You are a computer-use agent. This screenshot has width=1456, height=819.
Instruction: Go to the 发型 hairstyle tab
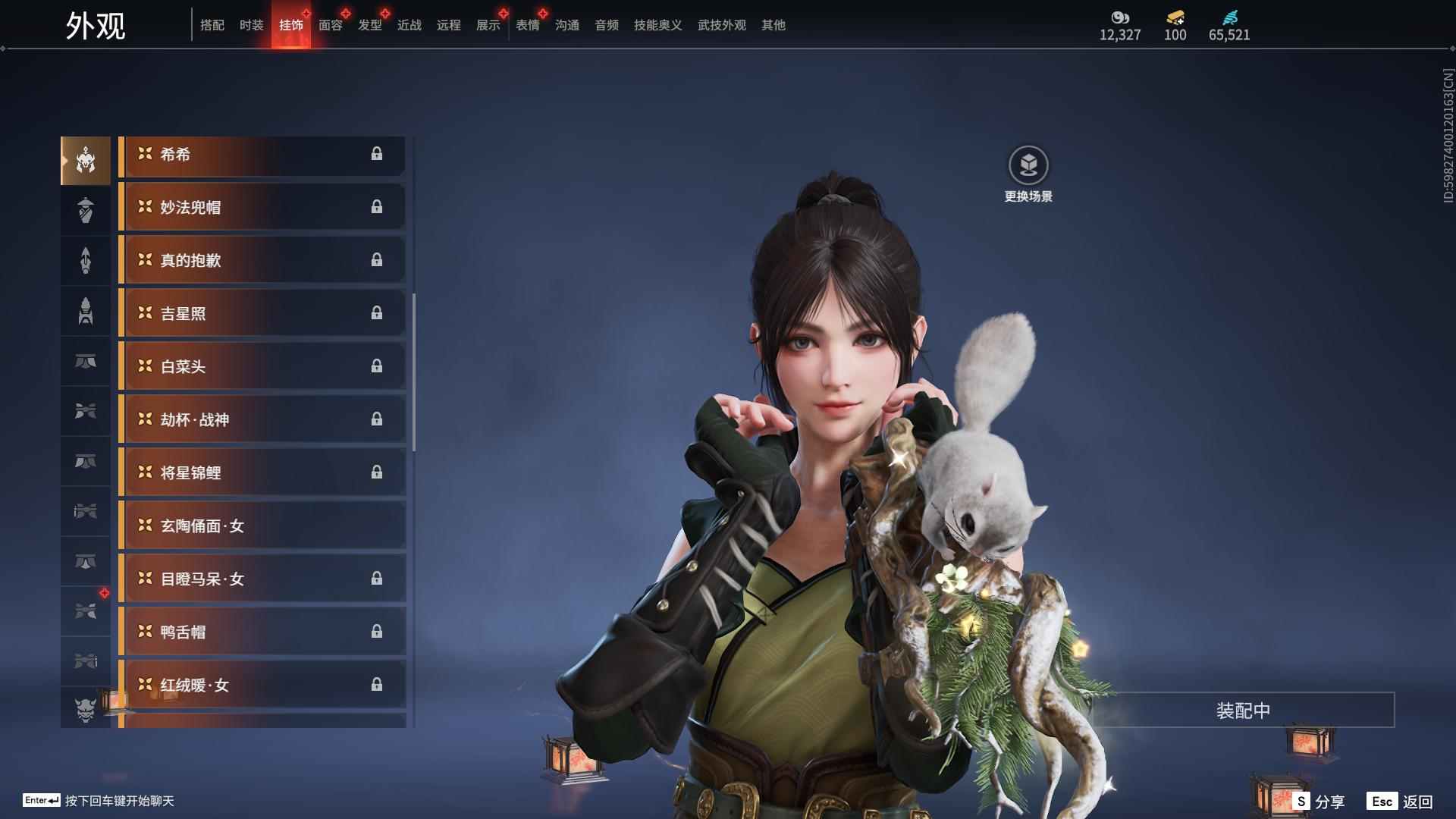[x=370, y=25]
